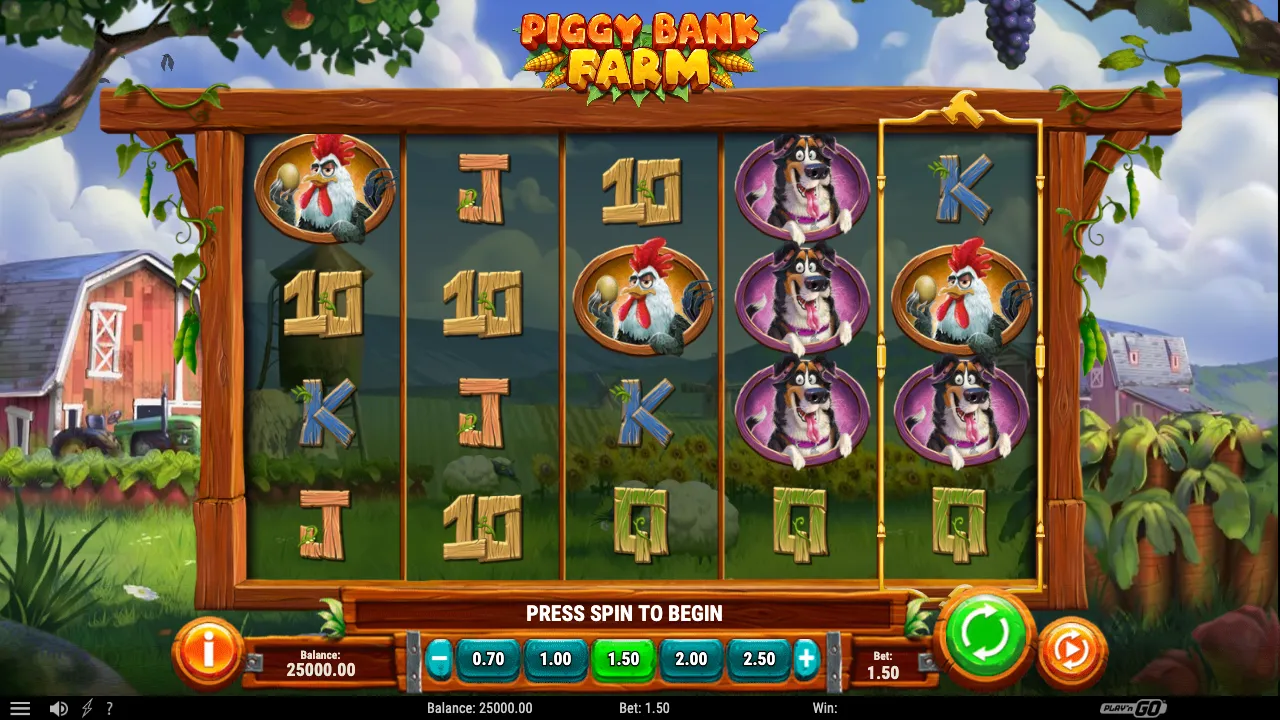
Task: Click the Piggy Bank Farm title logo
Action: (x=640, y=50)
